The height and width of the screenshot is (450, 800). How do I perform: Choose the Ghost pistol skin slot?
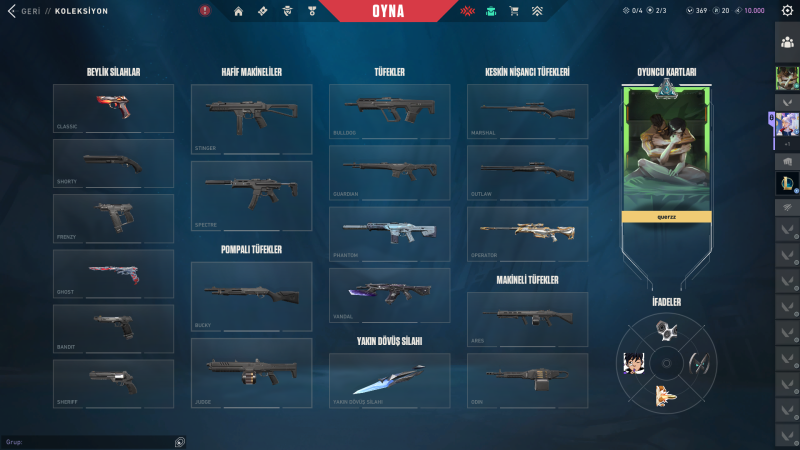tap(113, 274)
